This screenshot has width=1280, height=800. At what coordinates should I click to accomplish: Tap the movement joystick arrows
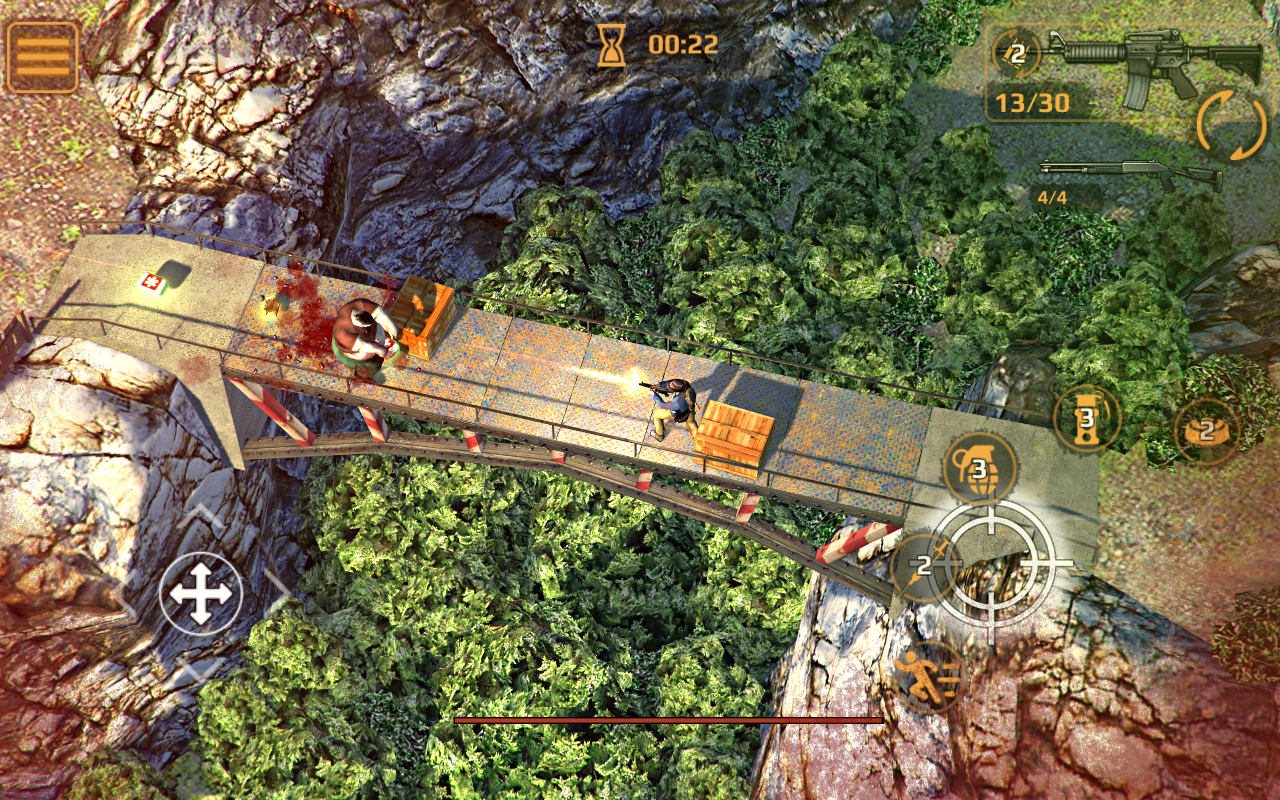point(201,594)
